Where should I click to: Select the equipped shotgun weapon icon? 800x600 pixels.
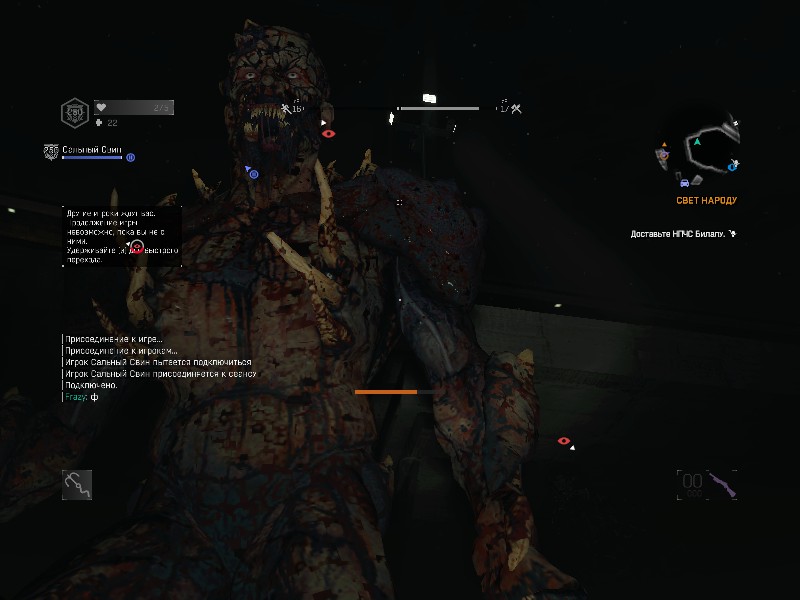tap(722, 485)
